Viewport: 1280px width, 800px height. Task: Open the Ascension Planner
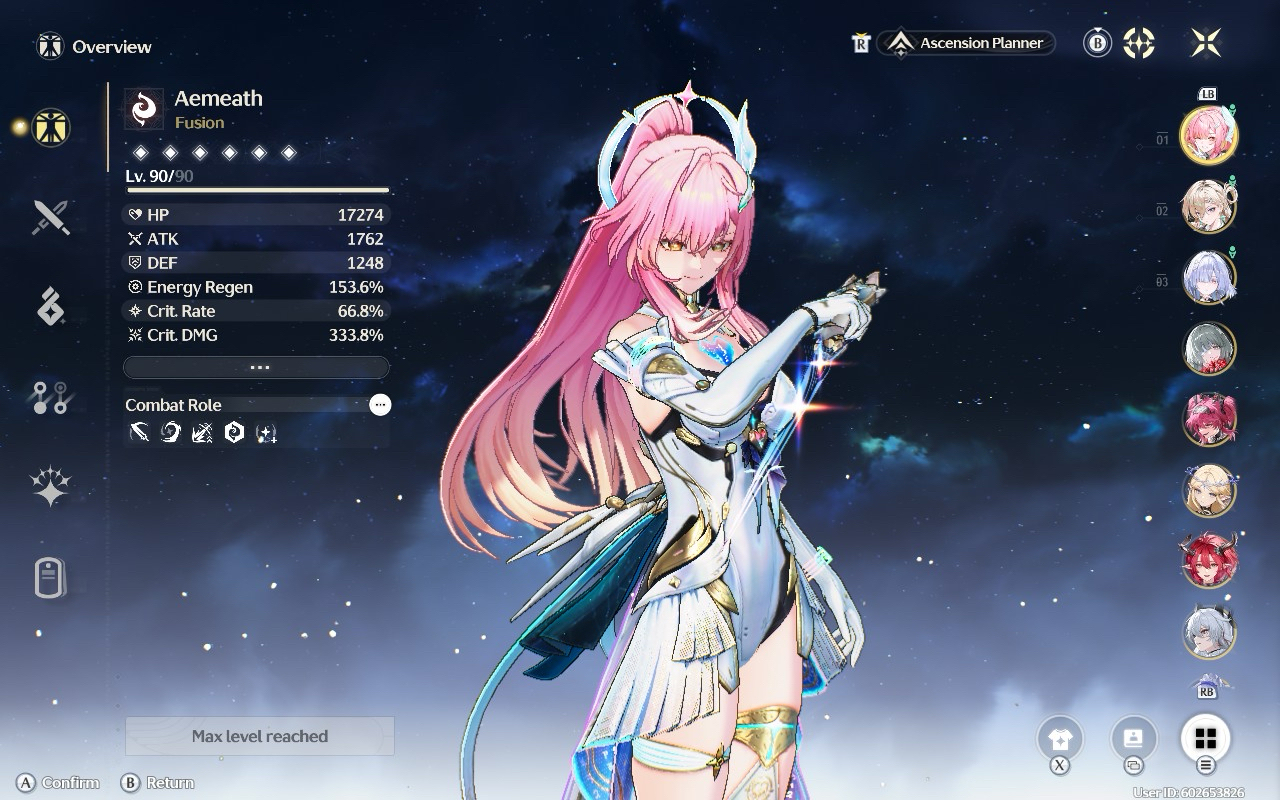pyautogui.click(x=966, y=43)
